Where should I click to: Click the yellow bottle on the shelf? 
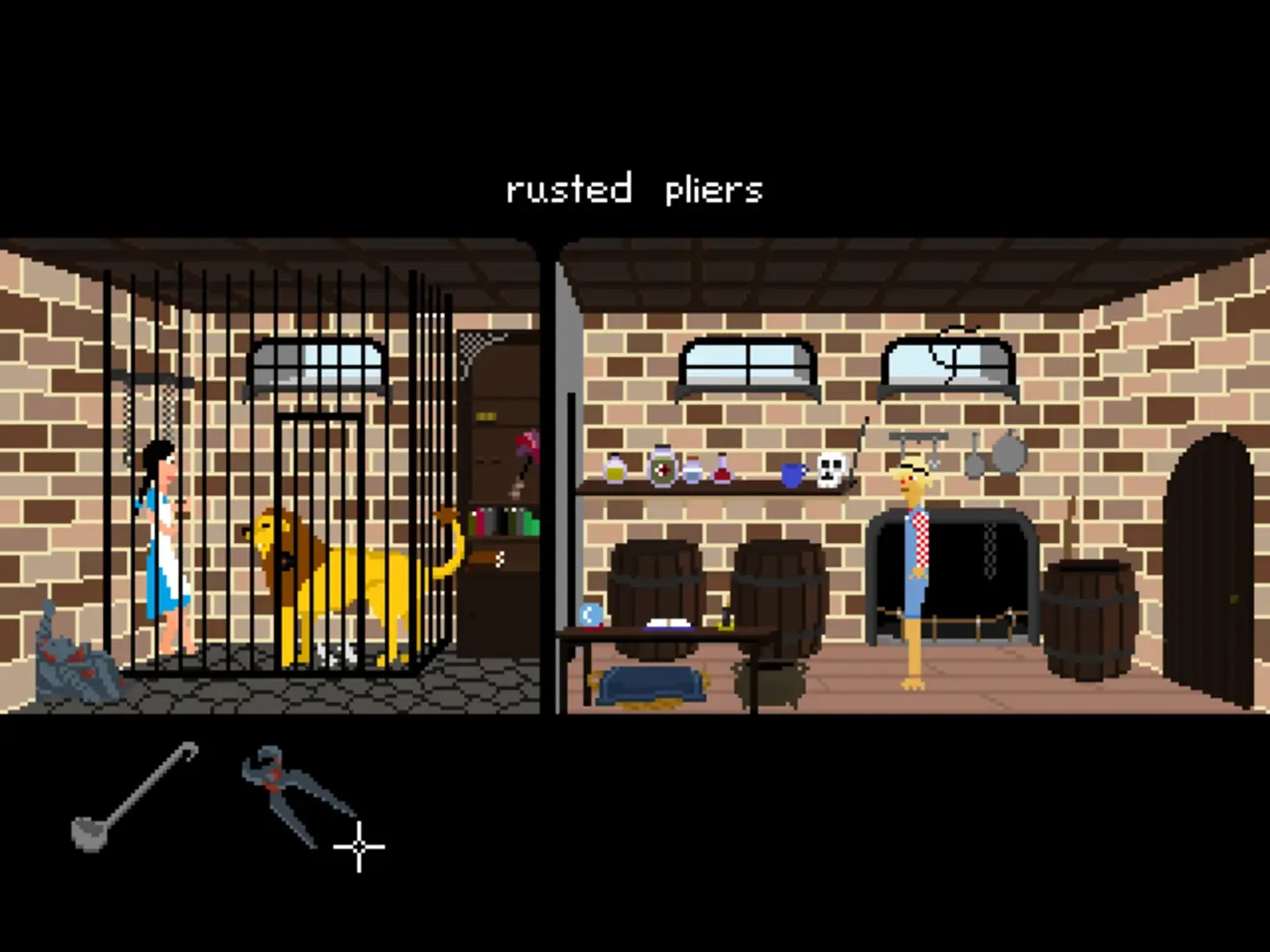click(615, 470)
